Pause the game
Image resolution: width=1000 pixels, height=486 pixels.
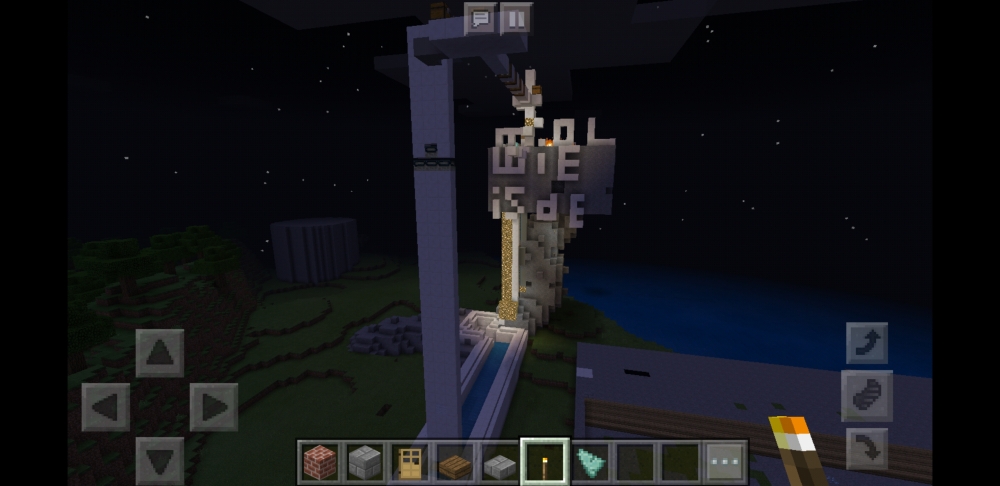click(x=516, y=18)
